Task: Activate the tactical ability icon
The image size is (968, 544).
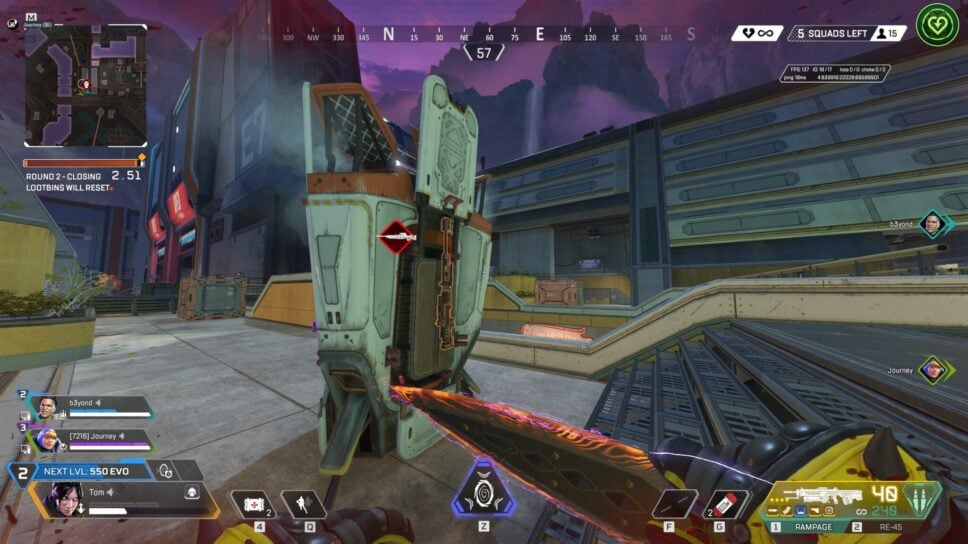Action: (303, 504)
